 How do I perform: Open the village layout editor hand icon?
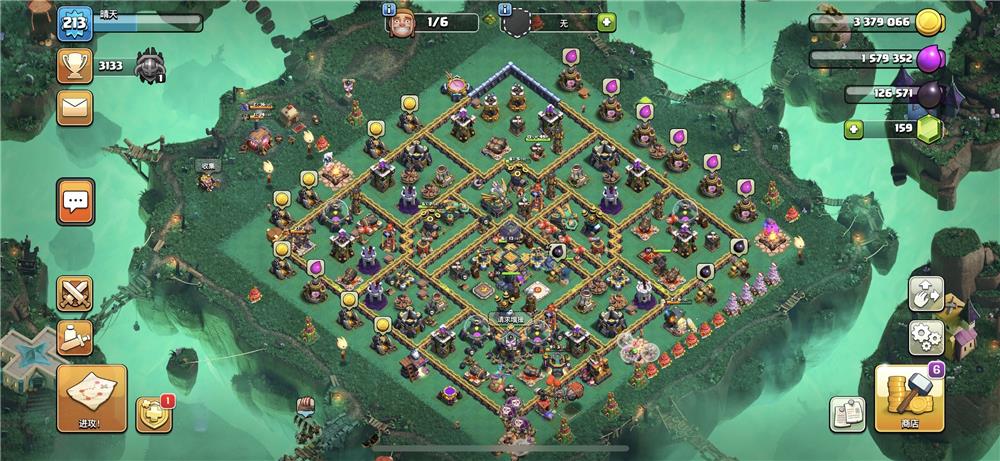pos(926,293)
